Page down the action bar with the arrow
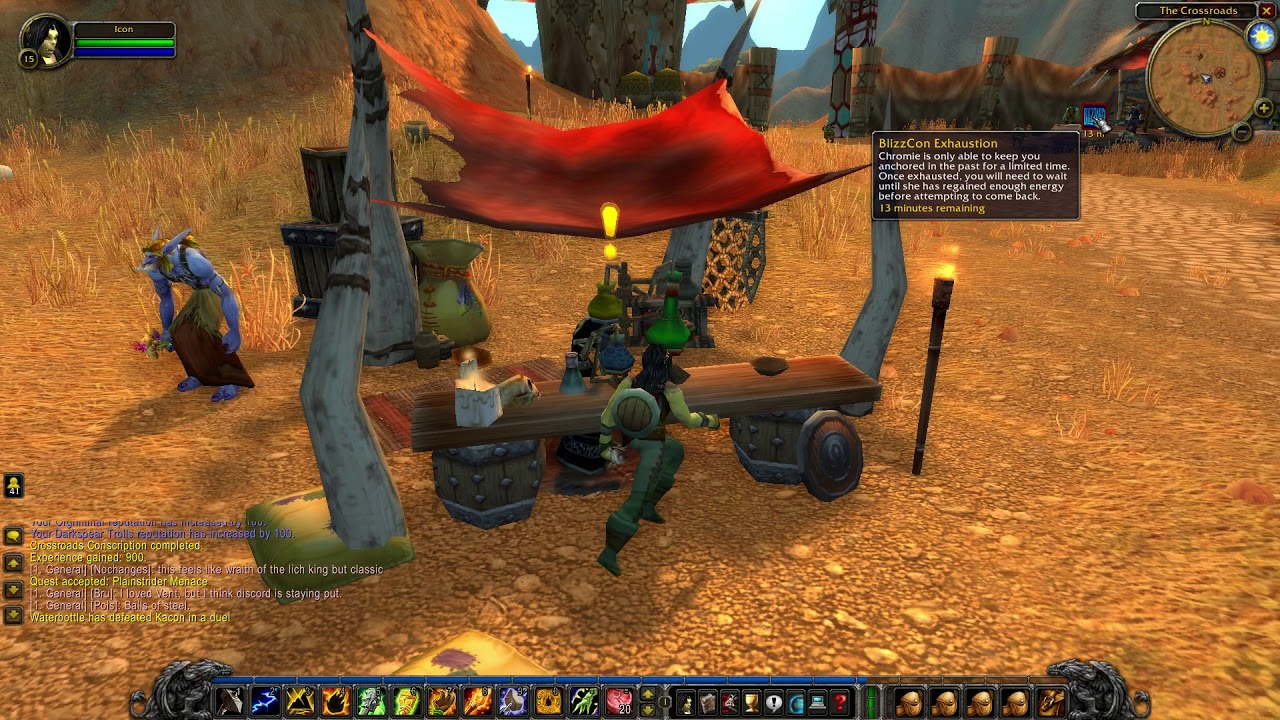Viewport: 1280px width, 720px height. click(x=648, y=708)
